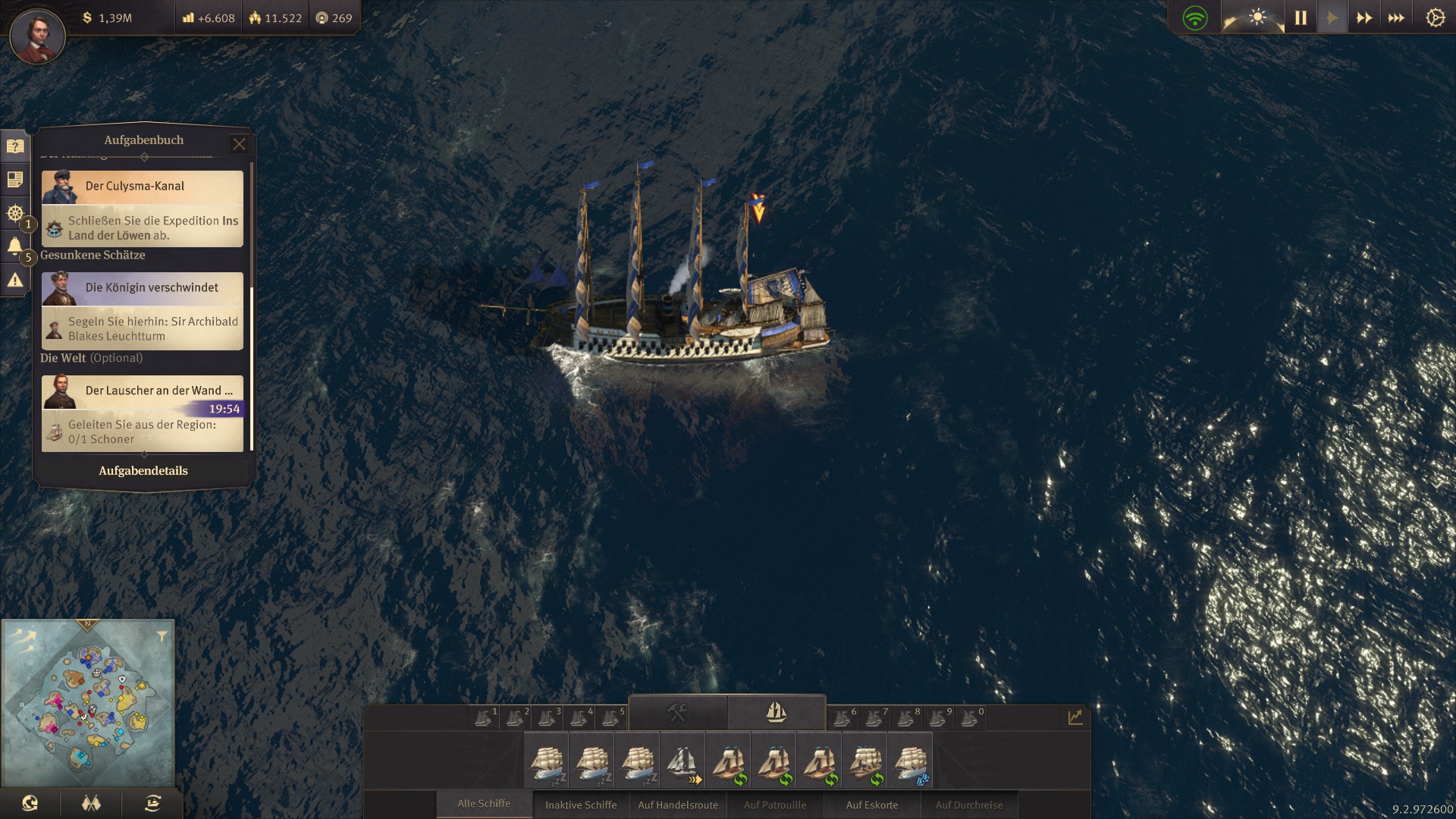Image resolution: width=1456 pixels, height=819 pixels.
Task: Click the player profile portrait
Action: pyautogui.click(x=37, y=35)
